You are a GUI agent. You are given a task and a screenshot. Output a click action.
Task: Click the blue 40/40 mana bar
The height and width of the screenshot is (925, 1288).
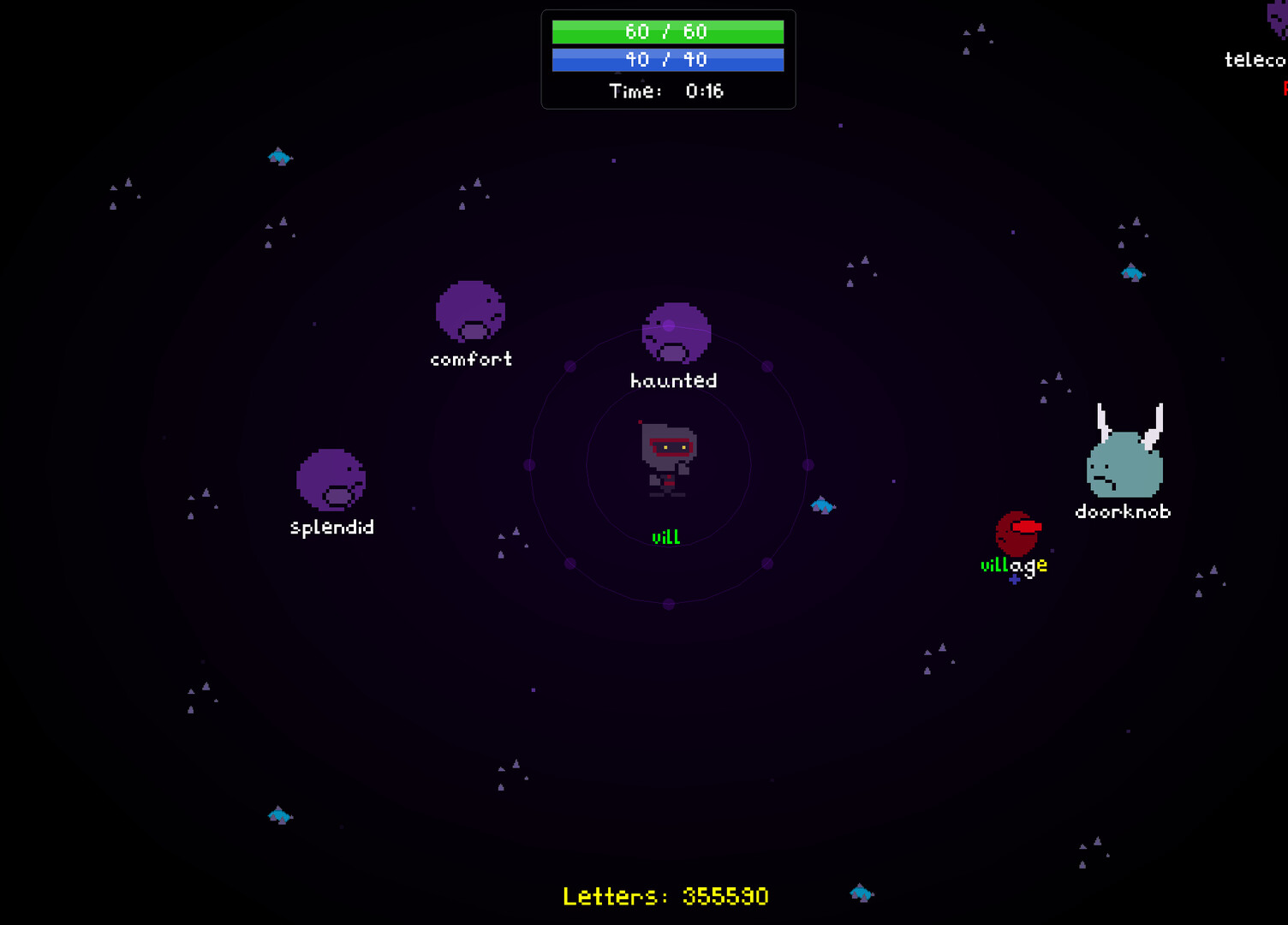(669, 60)
